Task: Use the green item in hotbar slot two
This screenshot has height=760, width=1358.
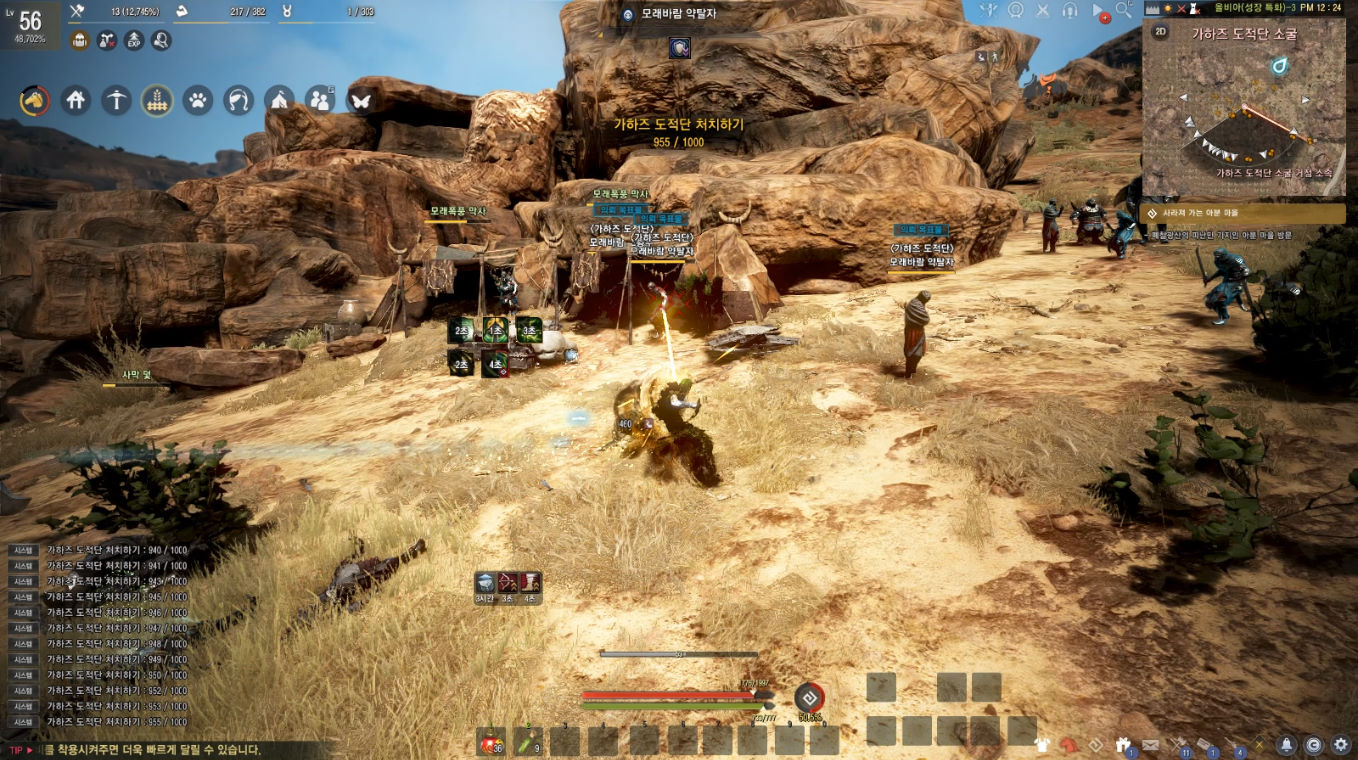Action: coord(528,742)
